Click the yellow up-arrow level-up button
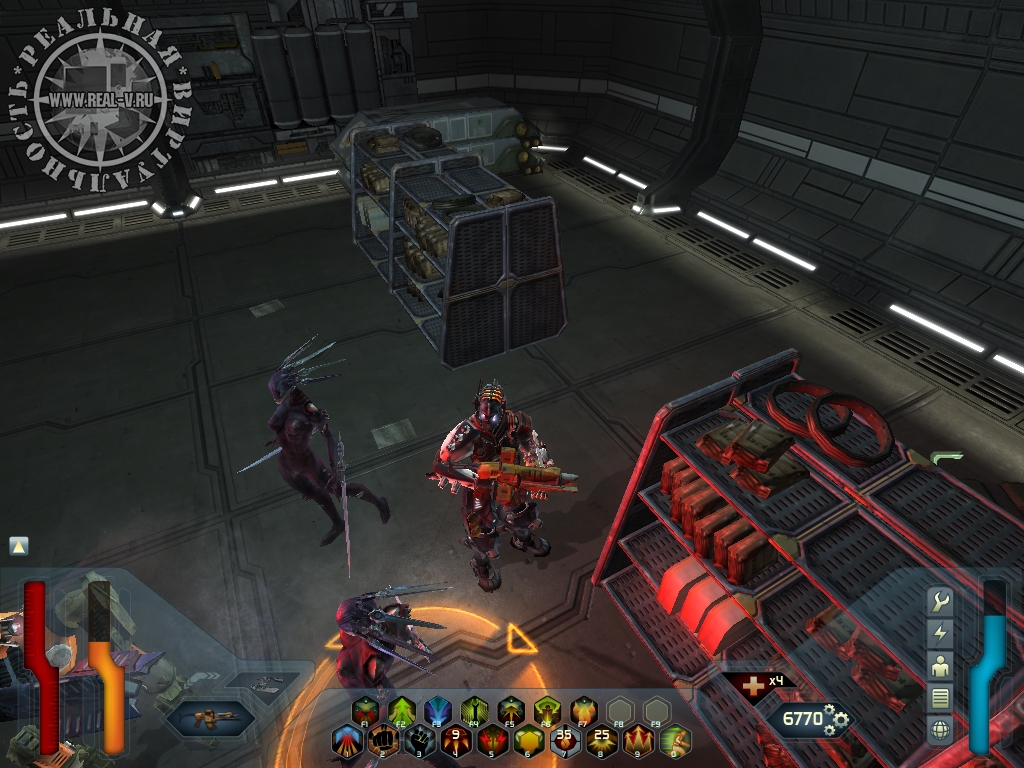Viewport: 1024px width, 768px height. coord(19,546)
